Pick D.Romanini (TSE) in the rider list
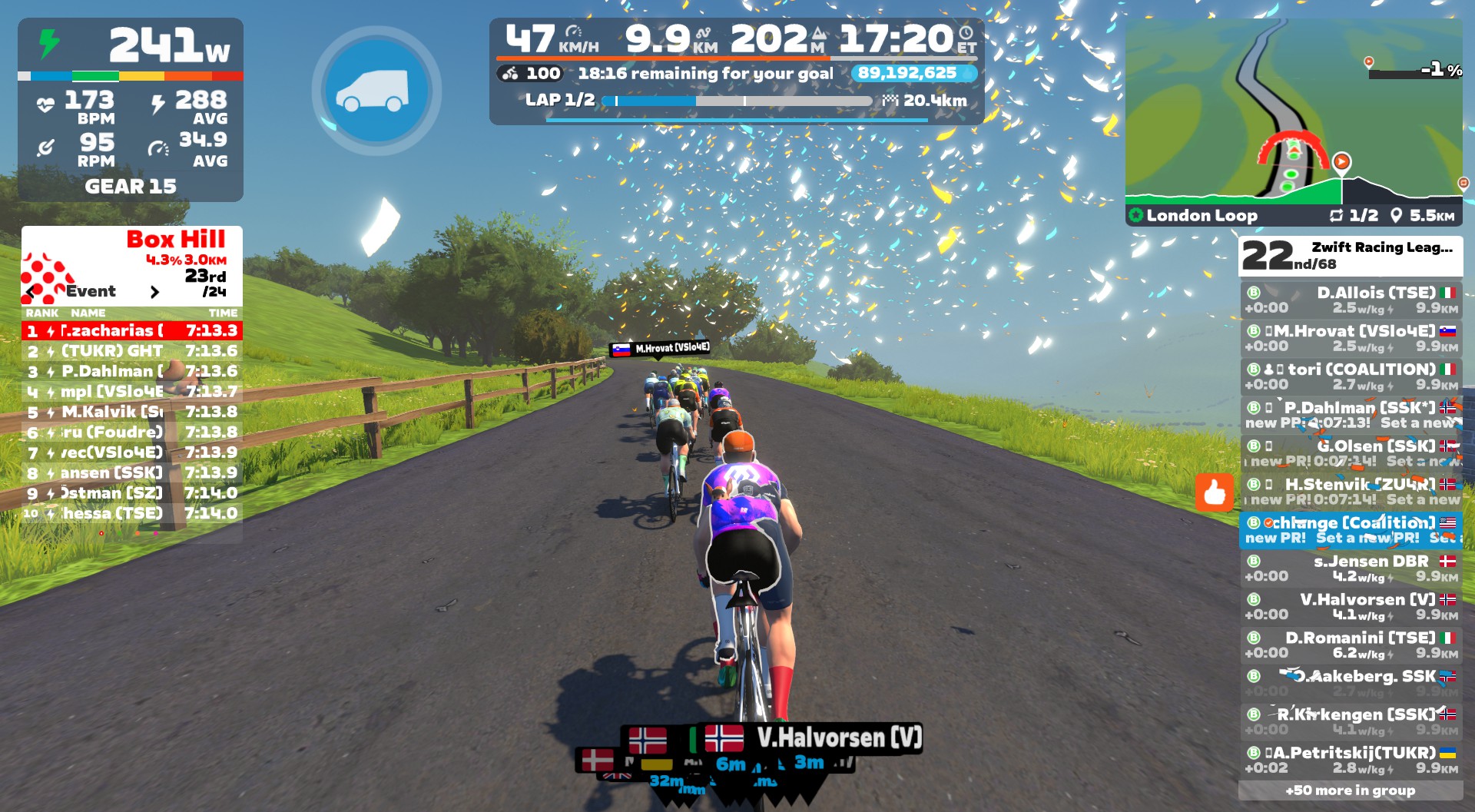The width and height of the screenshot is (1475, 812). click(x=1350, y=645)
